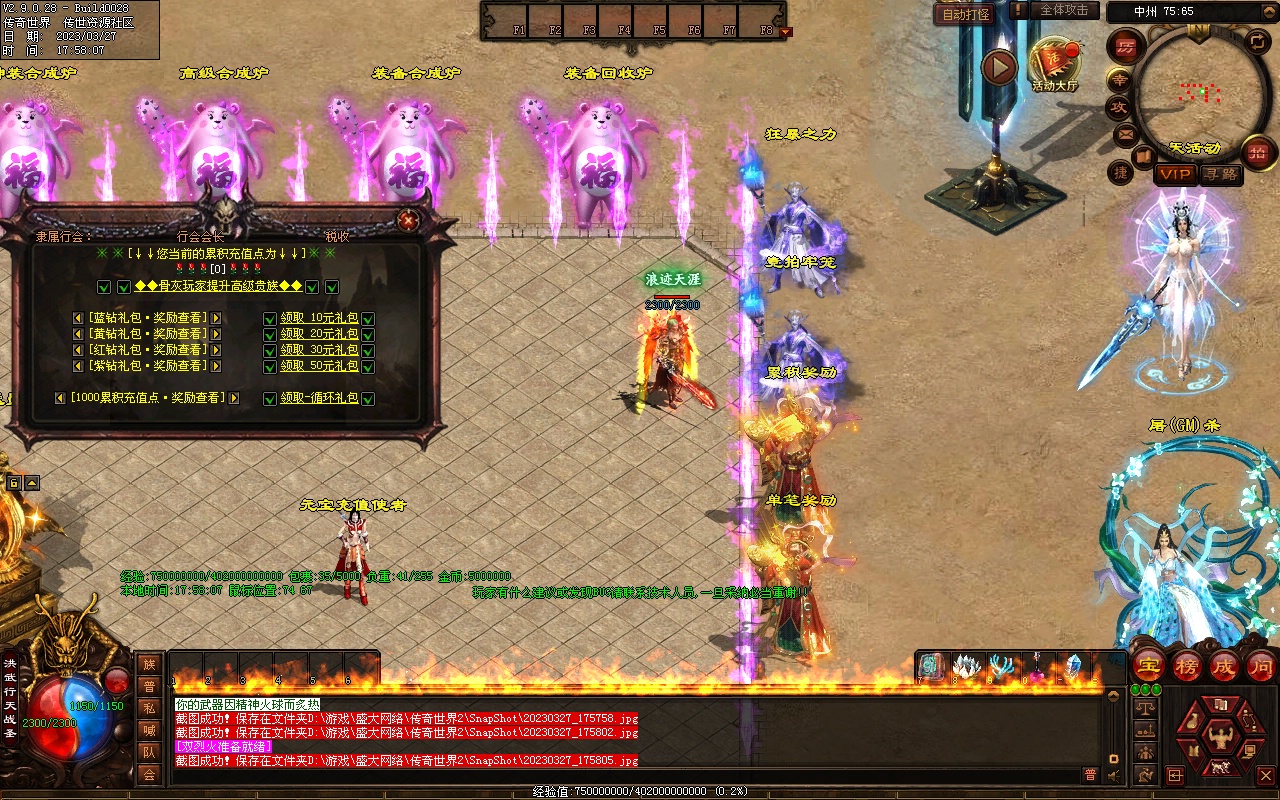Use the pink potion hotbar slot
1280x800 pixels.
coord(1039,667)
